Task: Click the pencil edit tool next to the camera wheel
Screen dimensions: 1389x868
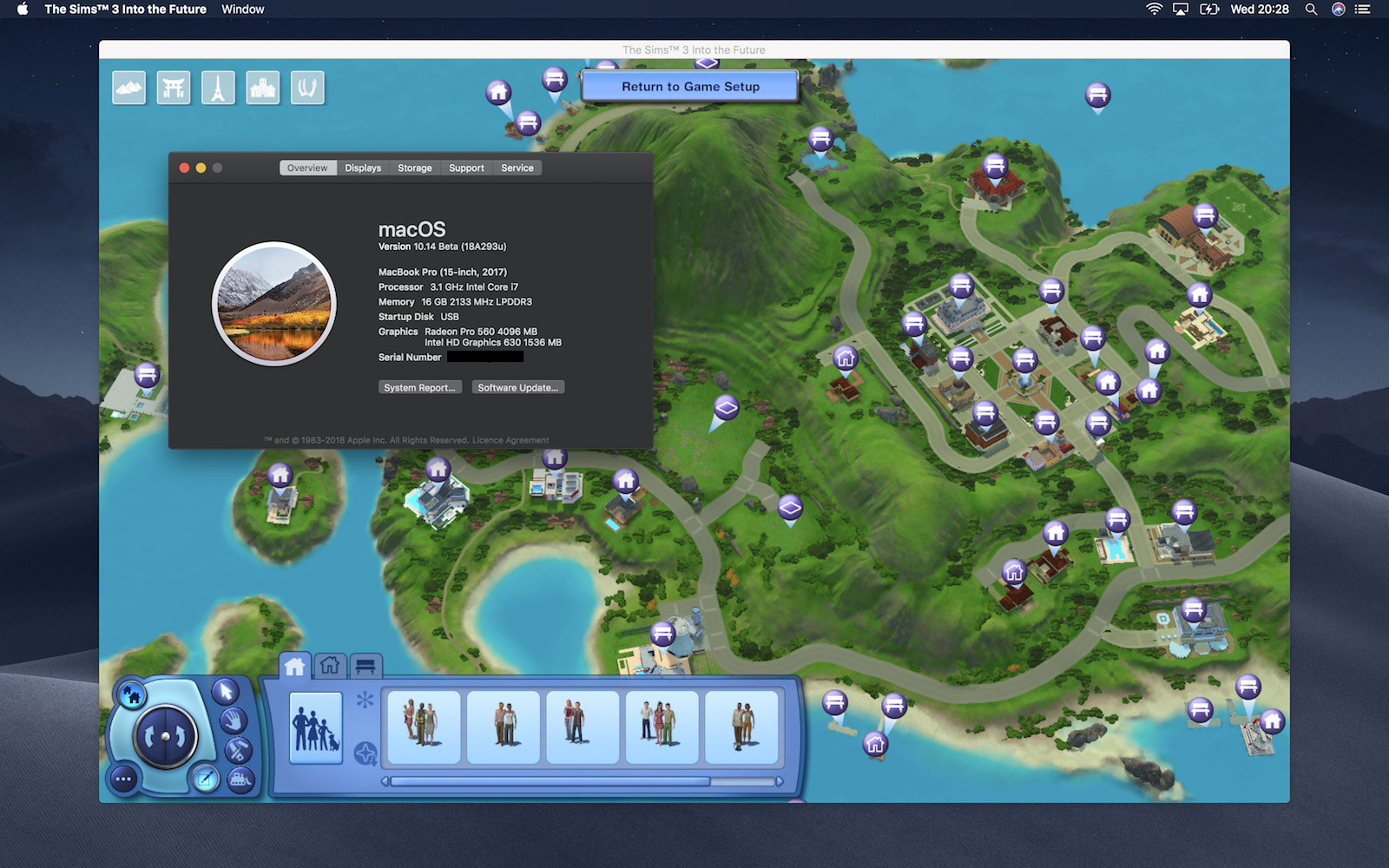Action: tap(204, 778)
